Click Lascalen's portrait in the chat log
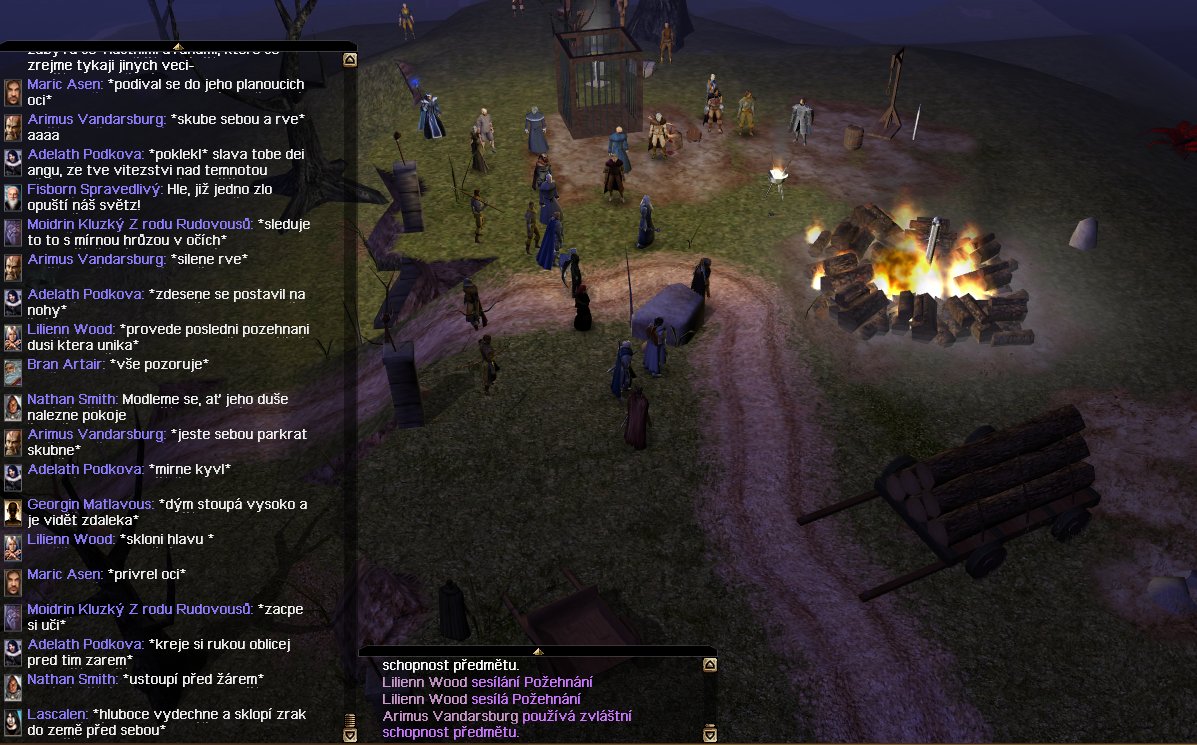The height and width of the screenshot is (745, 1197). click(12, 722)
